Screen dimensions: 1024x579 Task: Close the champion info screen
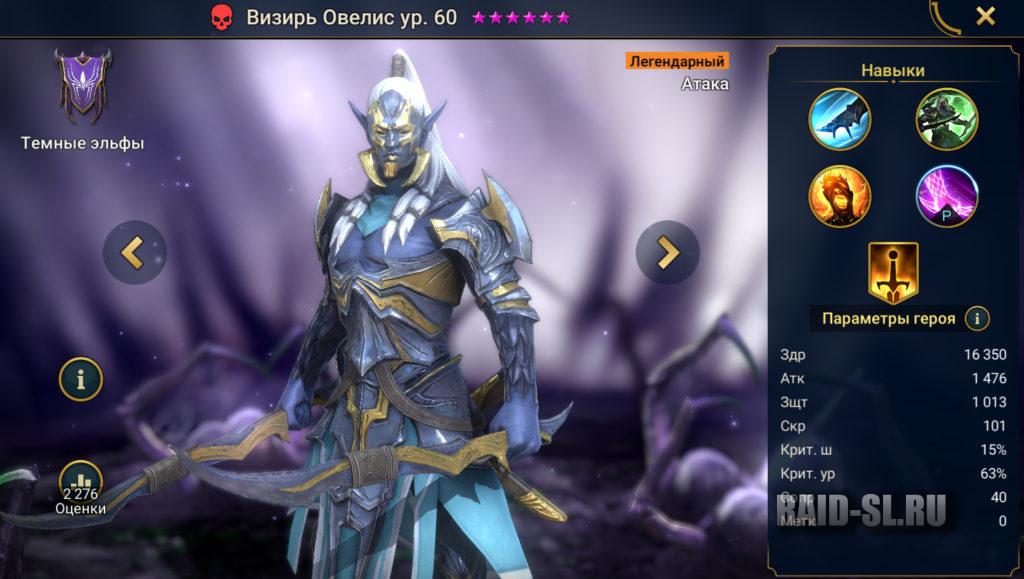point(985,16)
